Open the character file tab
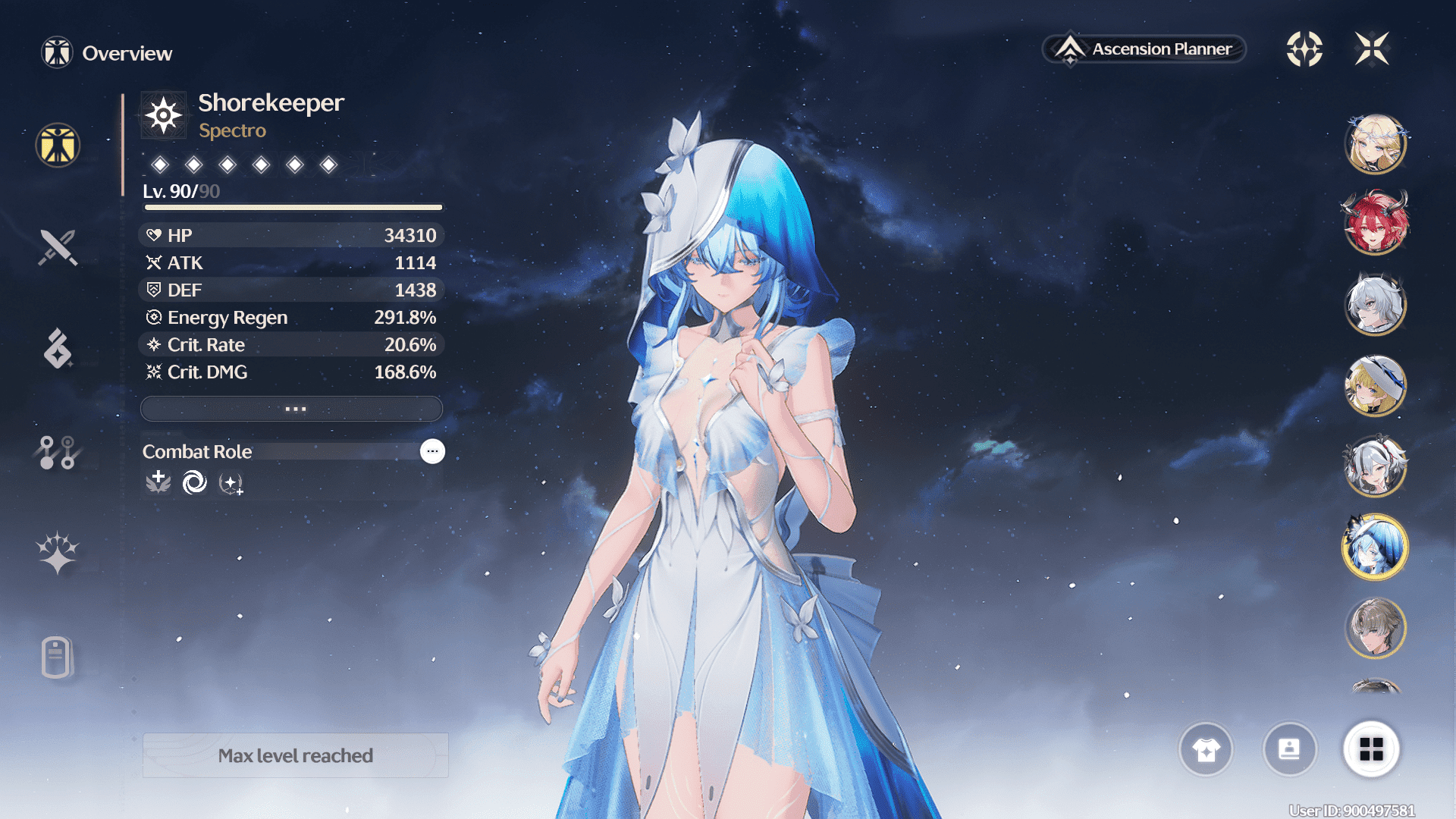This screenshot has height=819, width=1456. [58, 657]
